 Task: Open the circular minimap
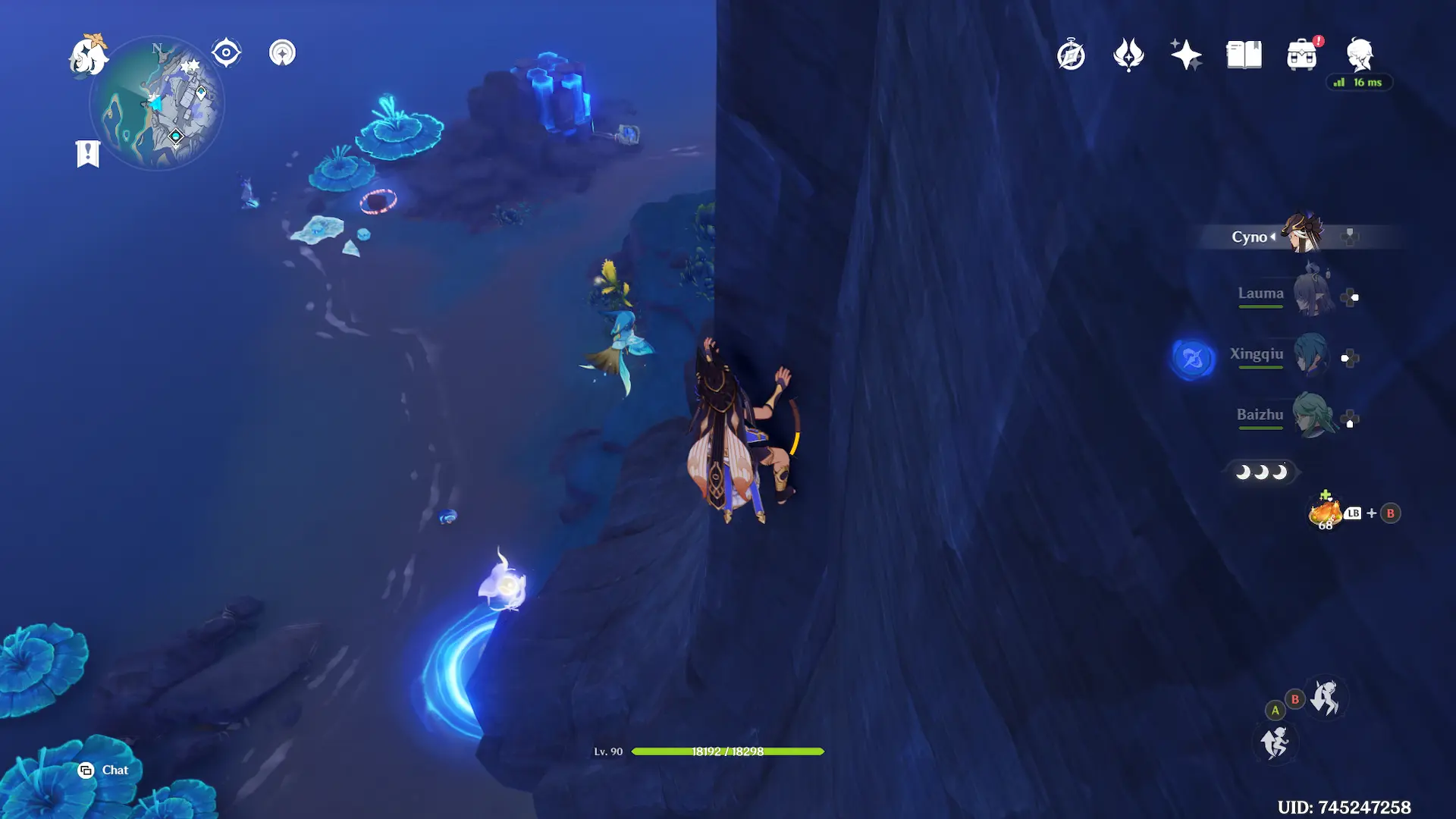pos(157,104)
